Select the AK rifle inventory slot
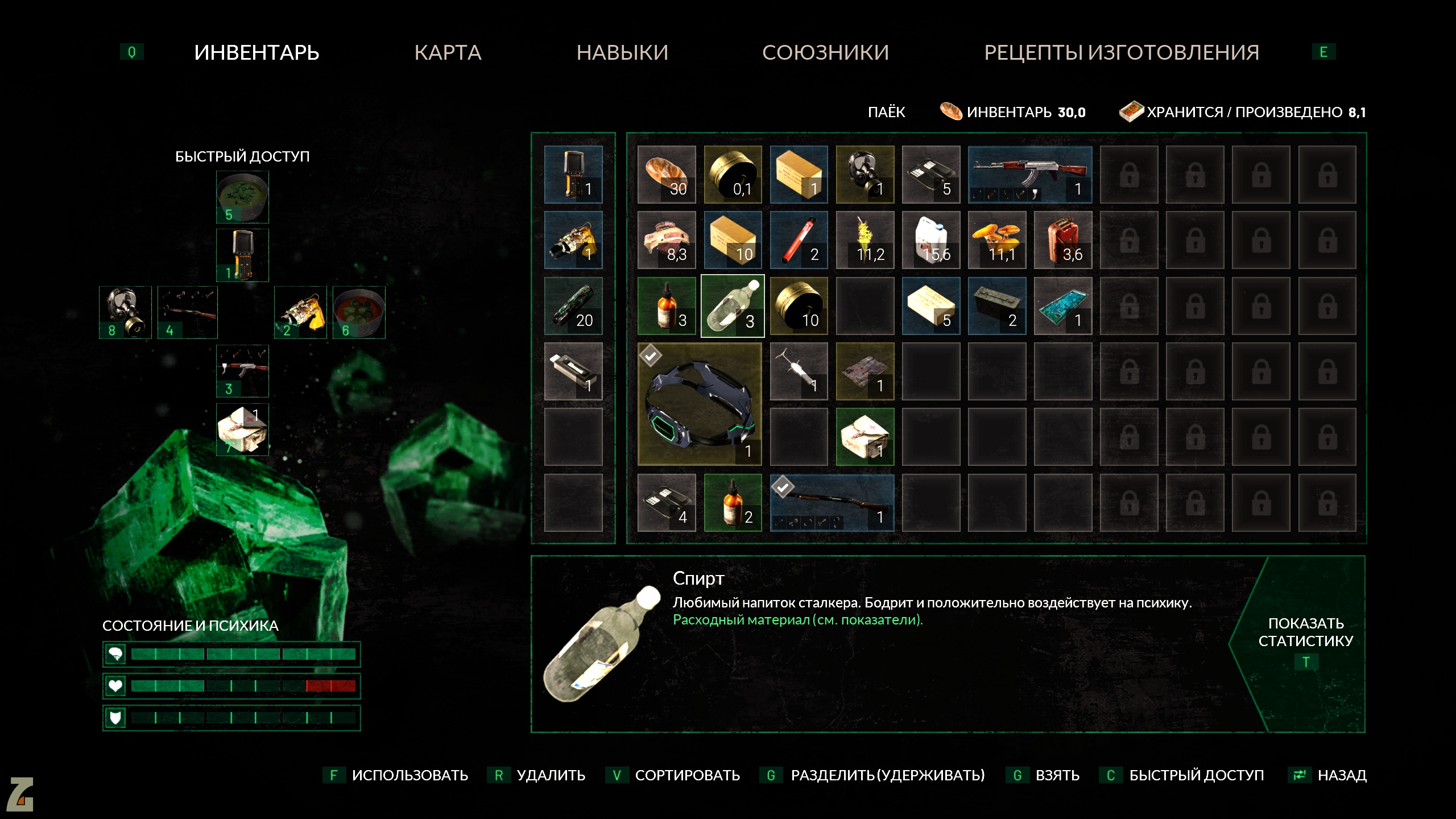The height and width of the screenshot is (819, 1456). 1029,174
